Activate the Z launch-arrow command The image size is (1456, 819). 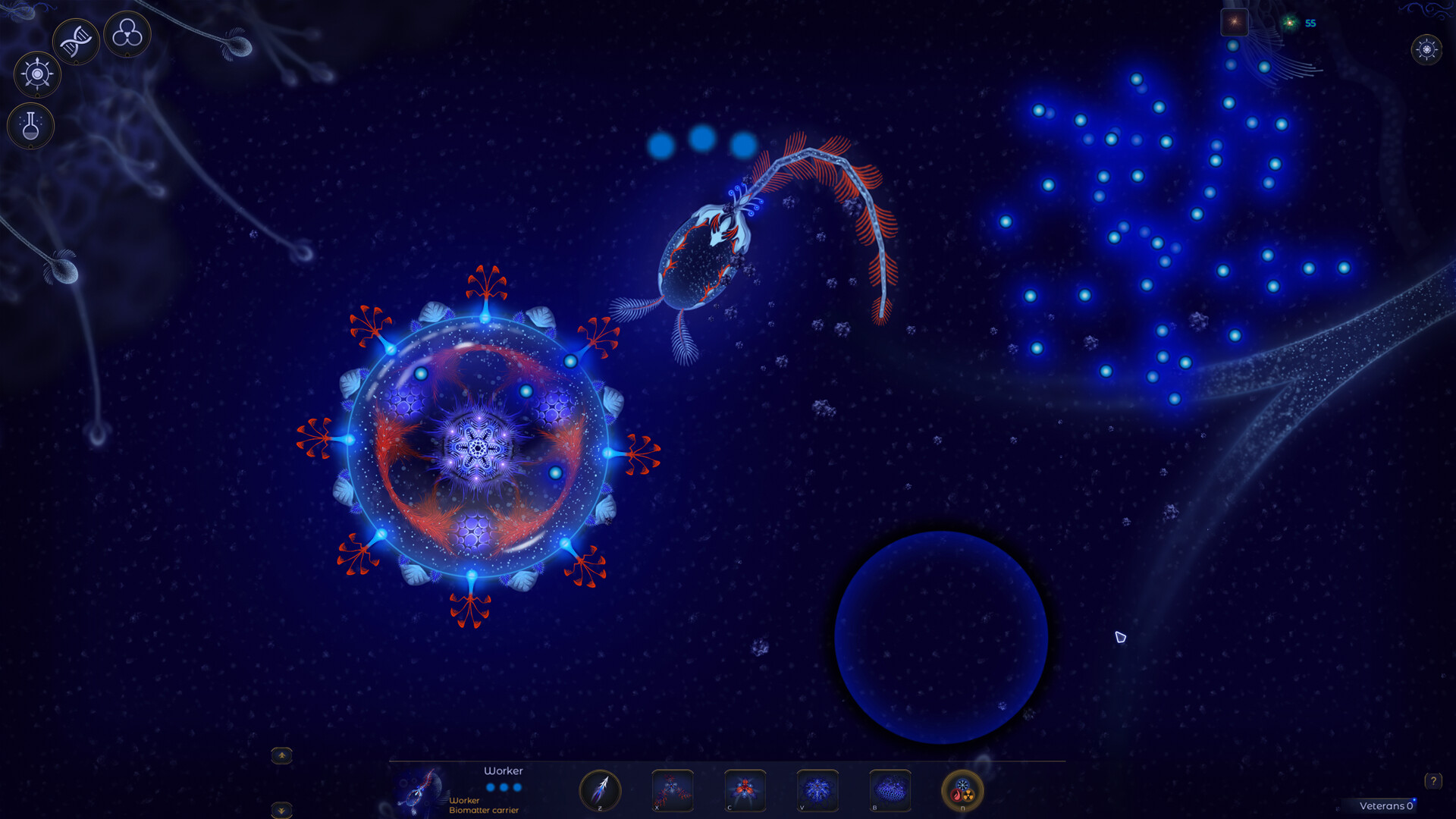601,790
